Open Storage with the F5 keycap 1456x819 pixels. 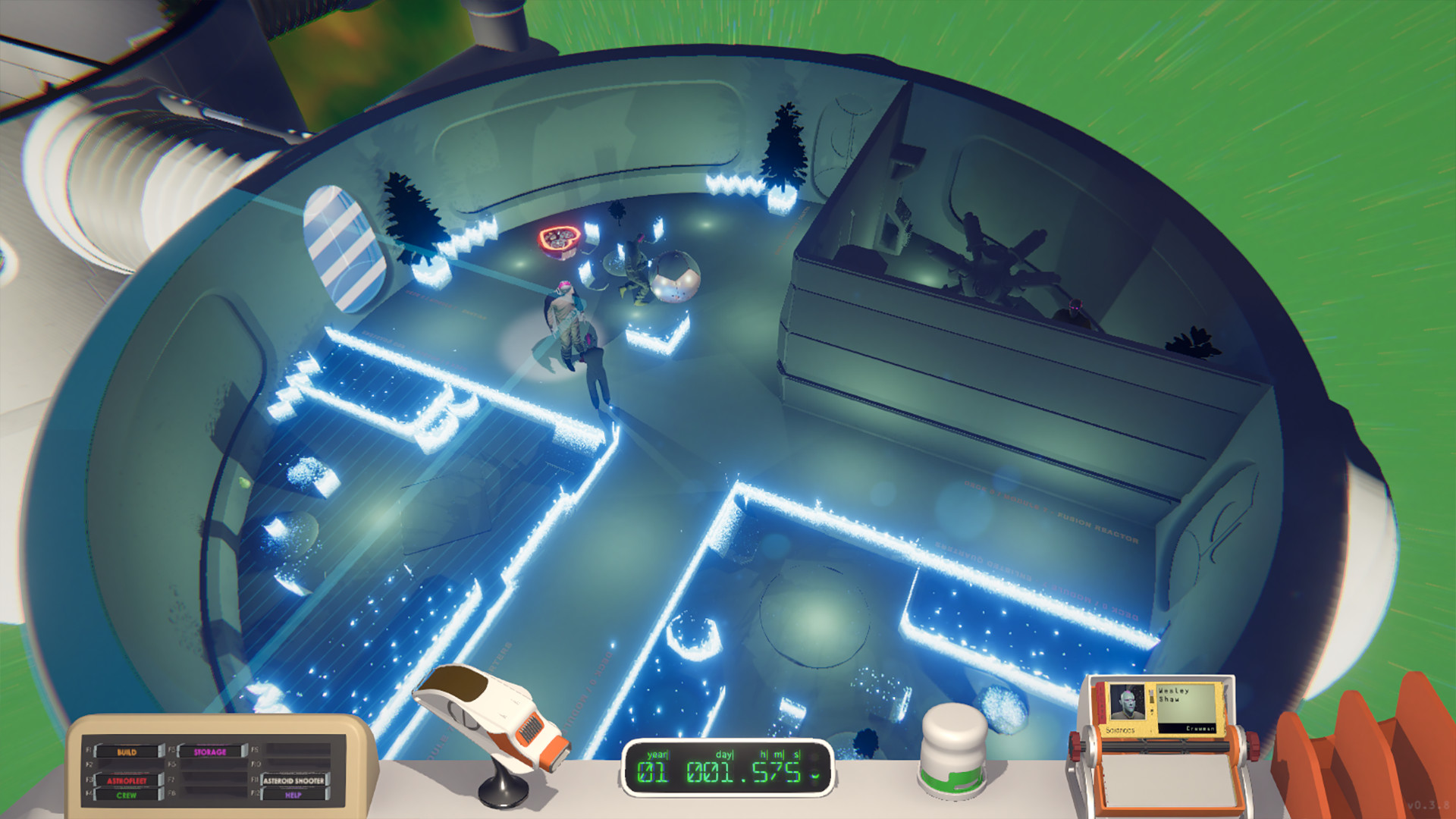pyautogui.click(x=210, y=752)
